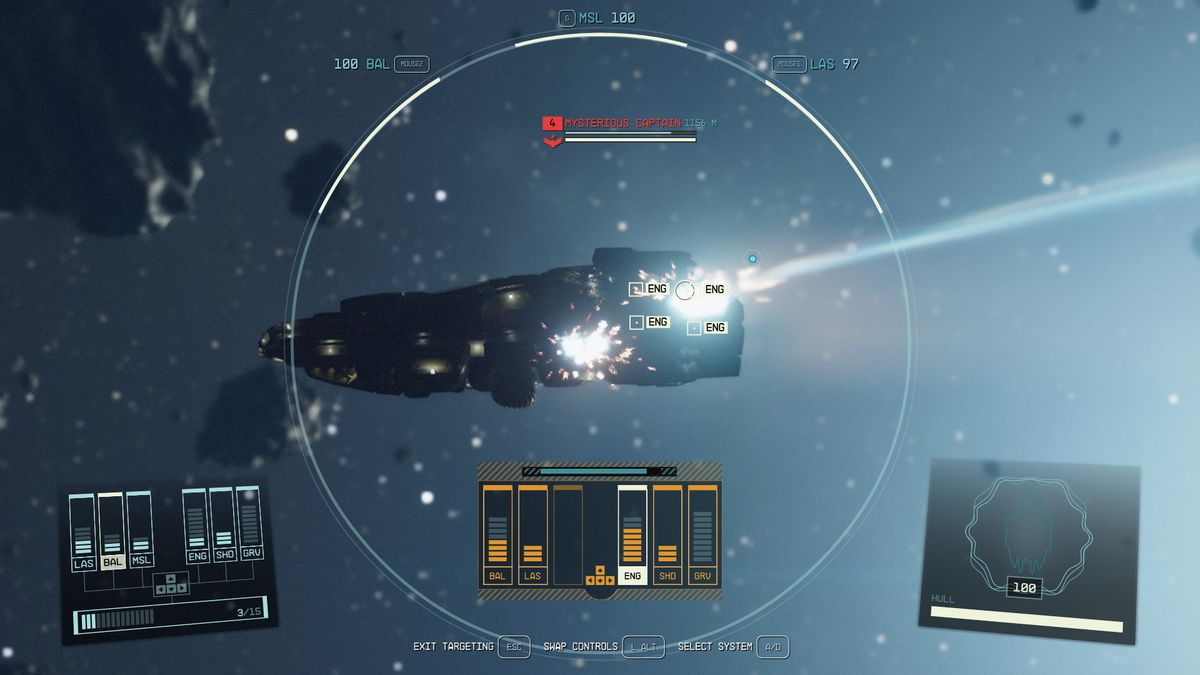Select SHD in the orange target systems panel
Image resolution: width=1200 pixels, height=675 pixels.
(x=667, y=575)
